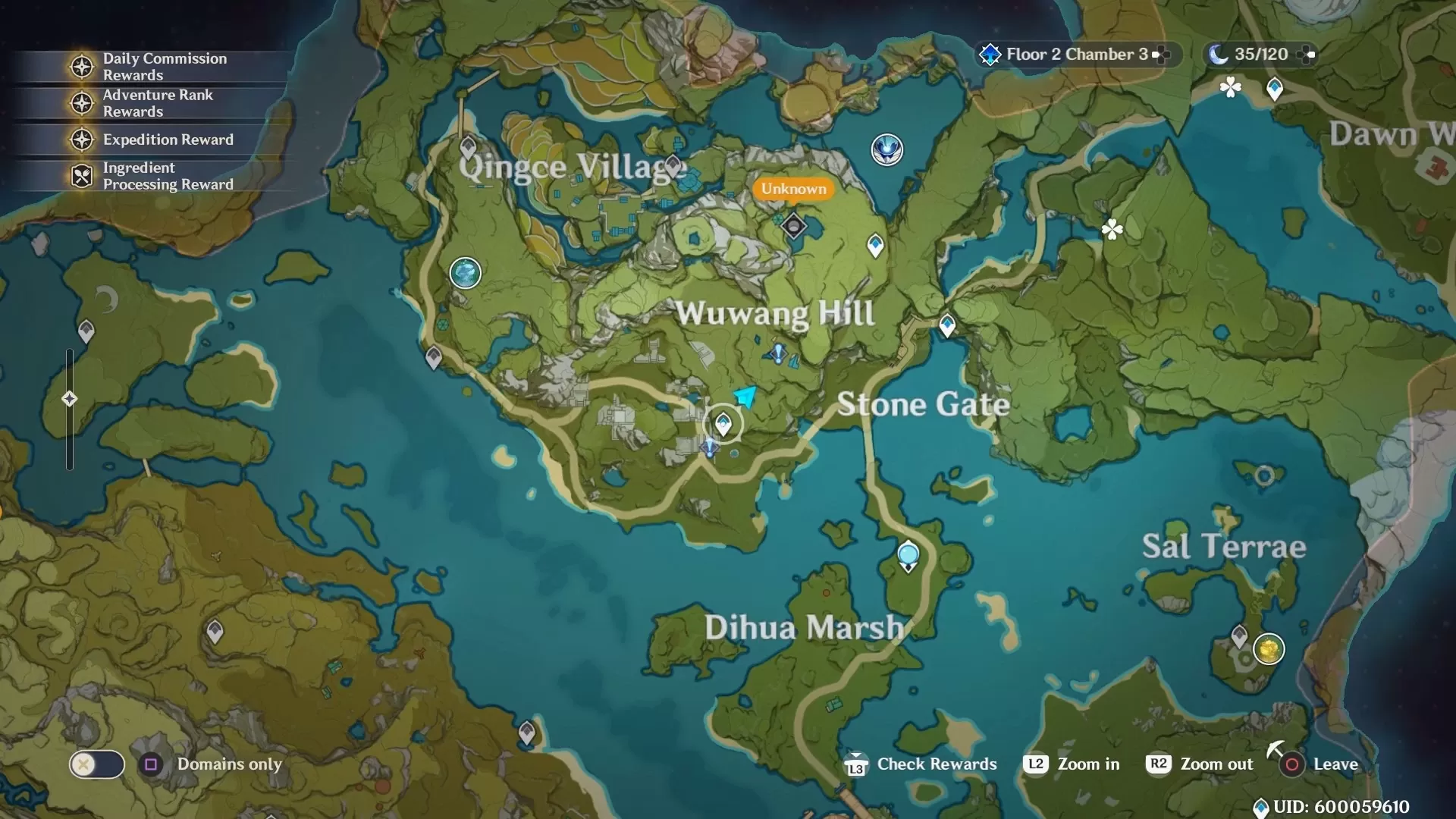Click the Qingce Village locked waypoint marker

(x=468, y=146)
